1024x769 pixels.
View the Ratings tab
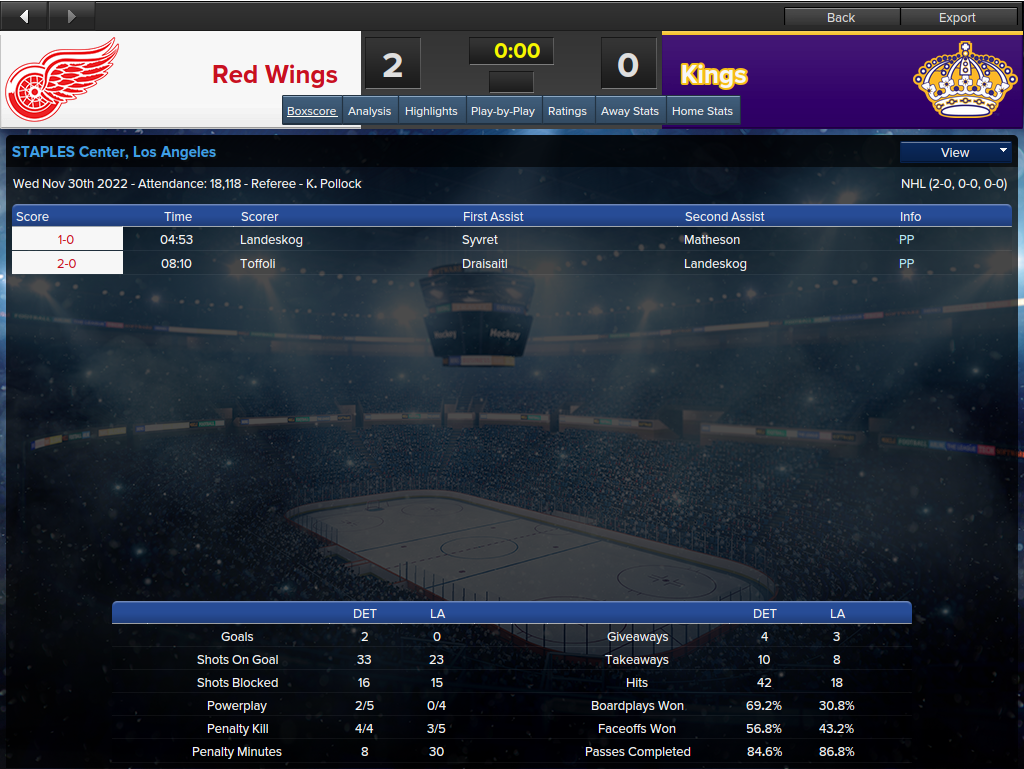(x=567, y=111)
